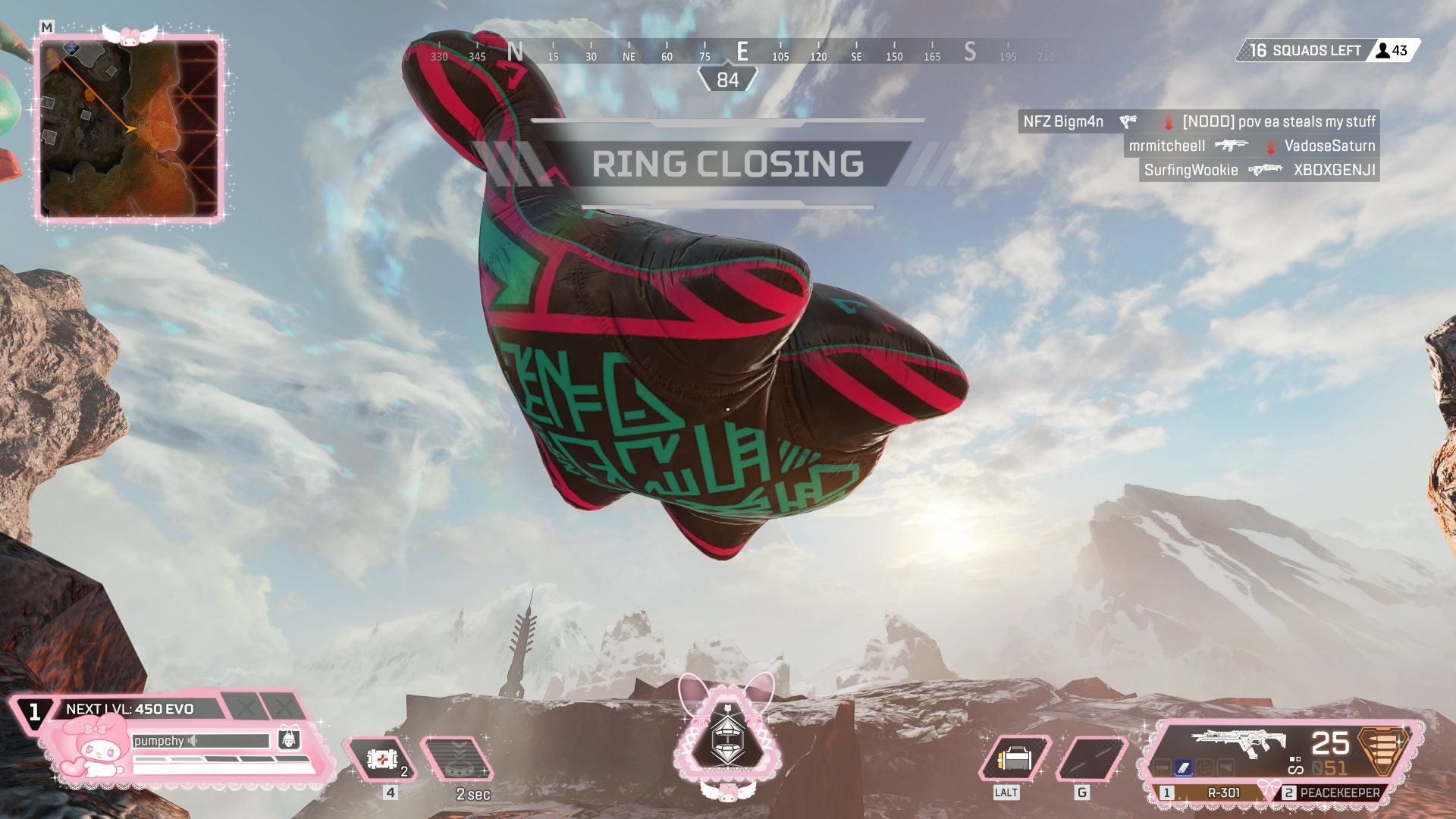Select the grenade icon next to LALT
Viewport: 1456px width, 819px height.
(1015, 758)
